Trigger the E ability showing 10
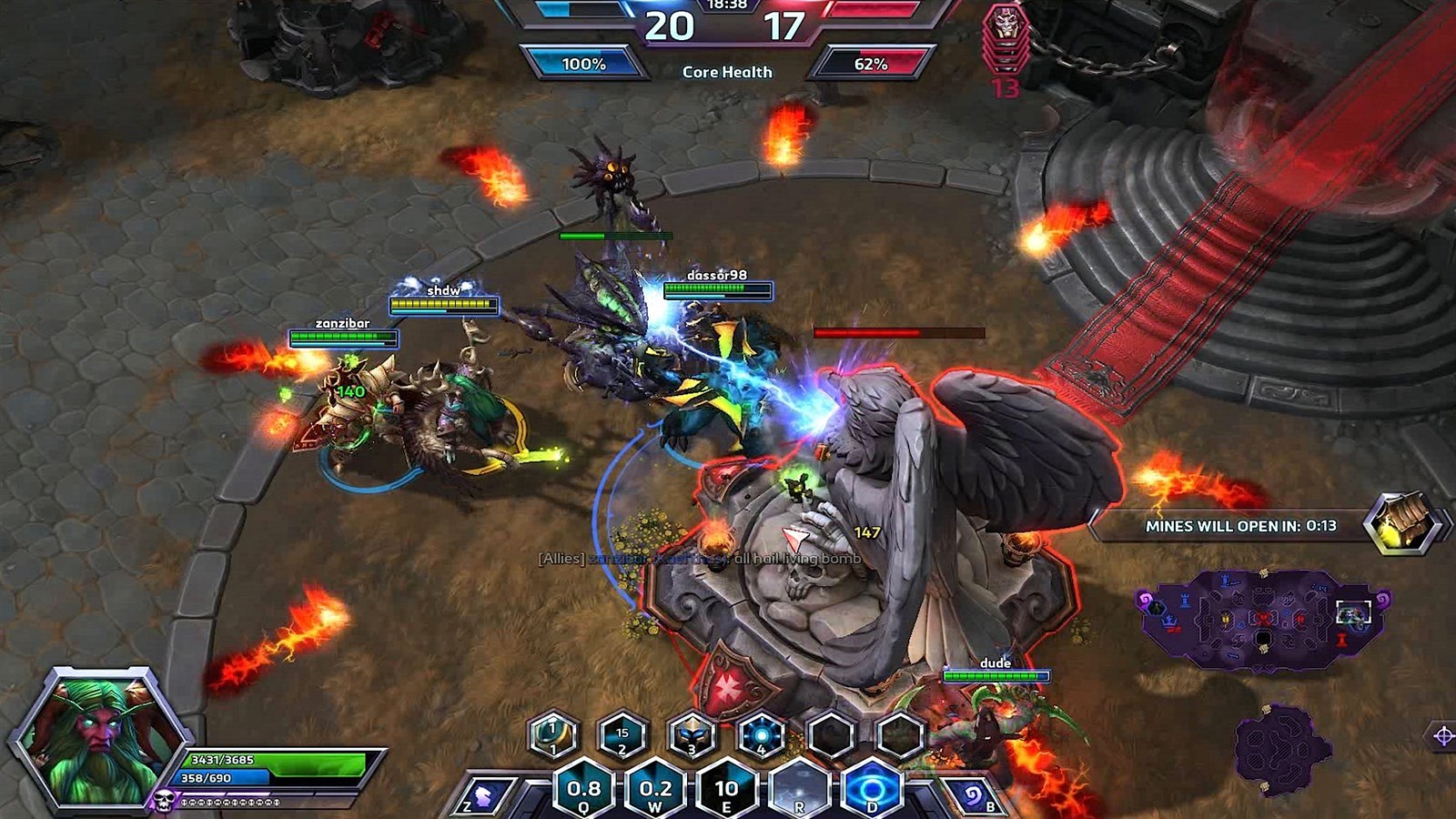 (x=726, y=789)
